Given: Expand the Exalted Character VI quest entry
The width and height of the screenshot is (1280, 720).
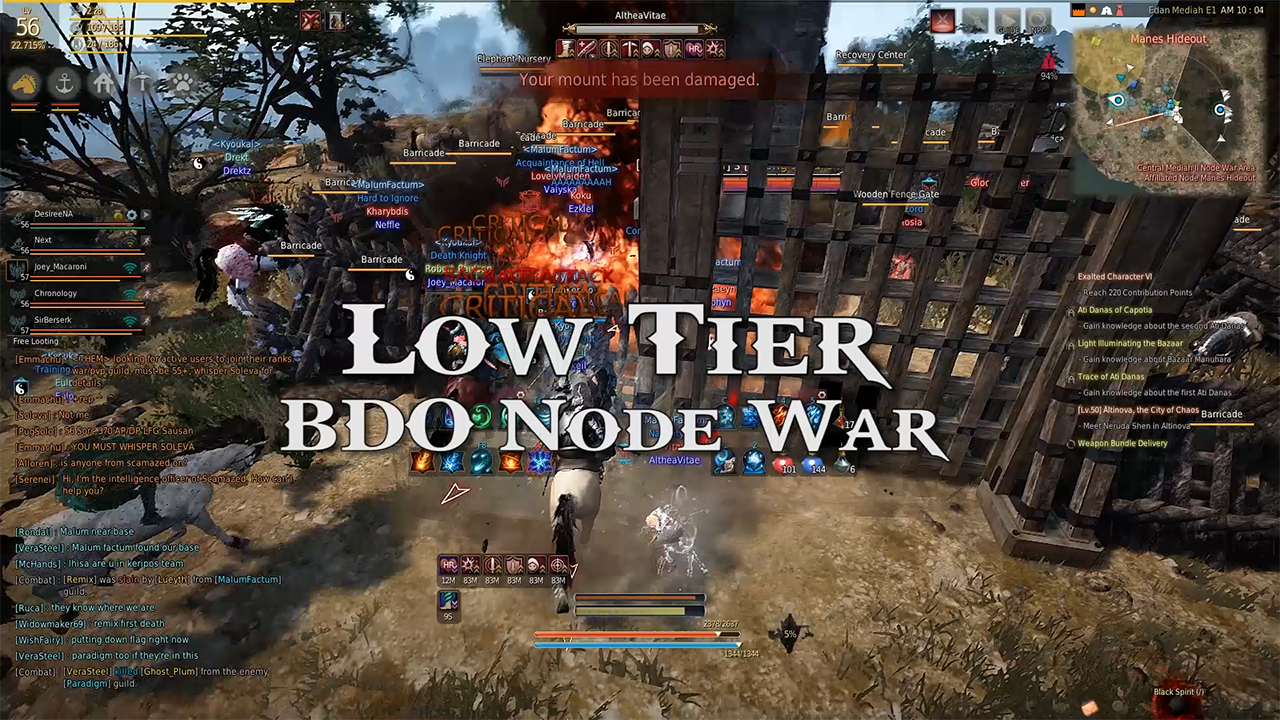Looking at the screenshot, I should pyautogui.click(x=1114, y=278).
